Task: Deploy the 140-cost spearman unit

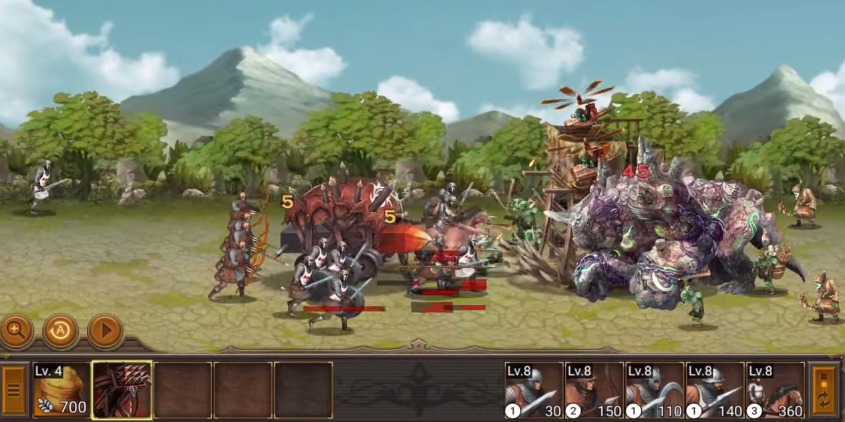Action: point(714,390)
